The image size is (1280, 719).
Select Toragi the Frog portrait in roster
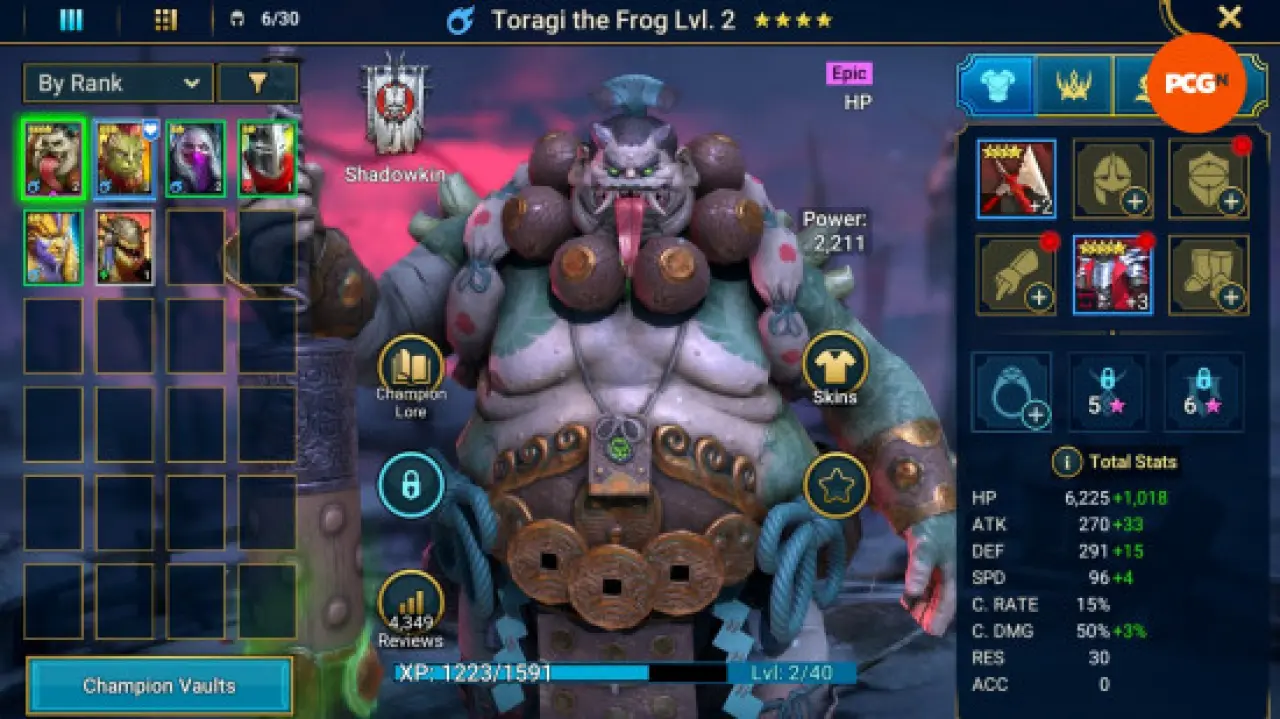tap(53, 158)
